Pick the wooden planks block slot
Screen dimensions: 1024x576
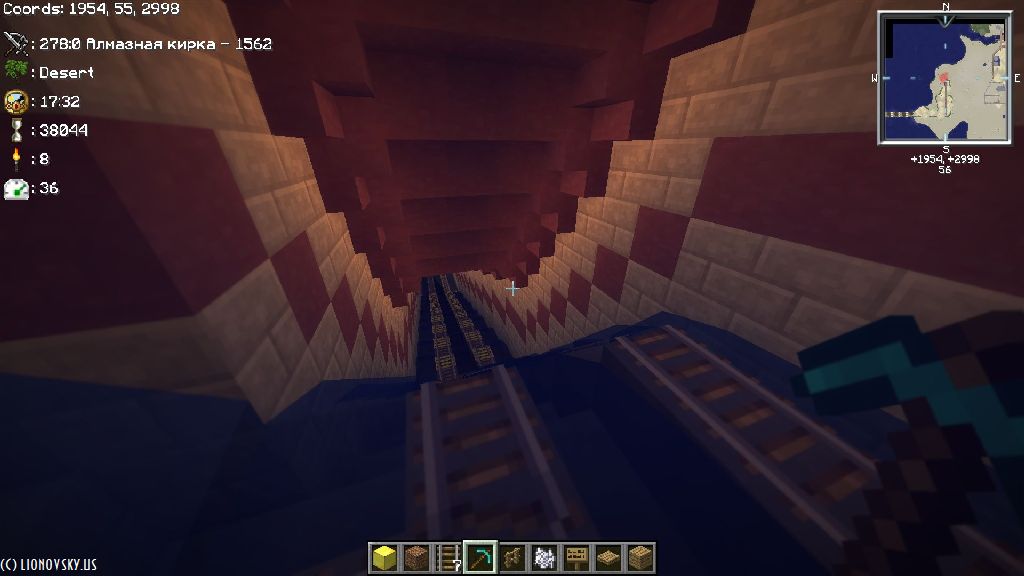(x=640, y=557)
